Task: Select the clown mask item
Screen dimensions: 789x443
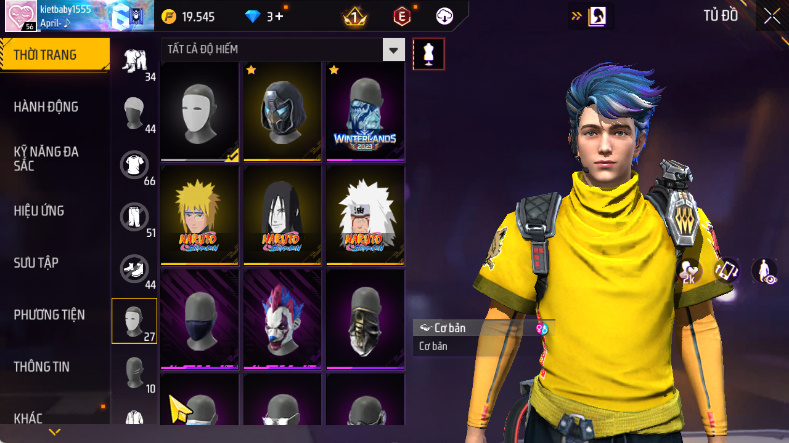Action: [282, 317]
